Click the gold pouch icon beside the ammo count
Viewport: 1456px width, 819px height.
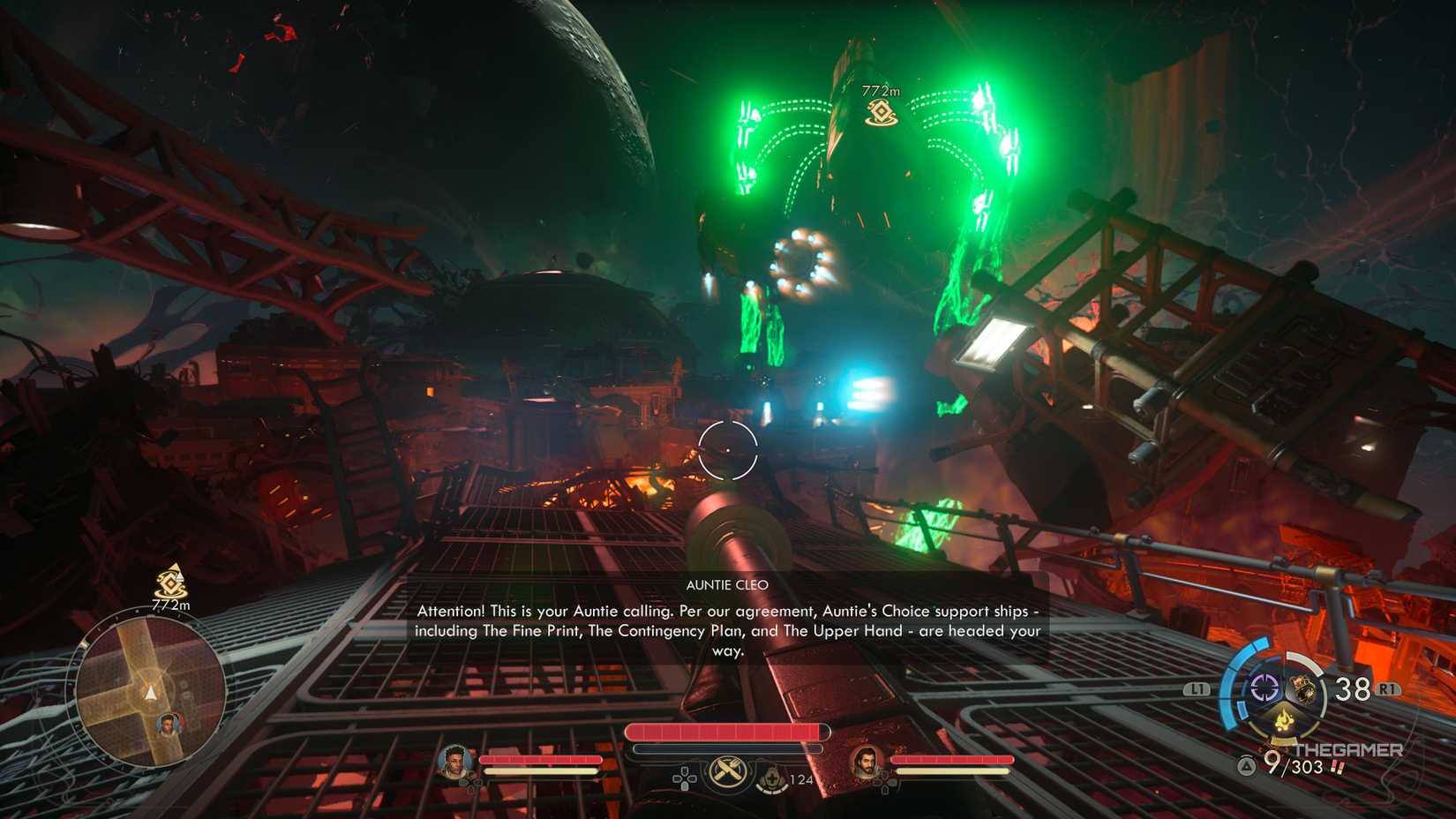click(1302, 688)
